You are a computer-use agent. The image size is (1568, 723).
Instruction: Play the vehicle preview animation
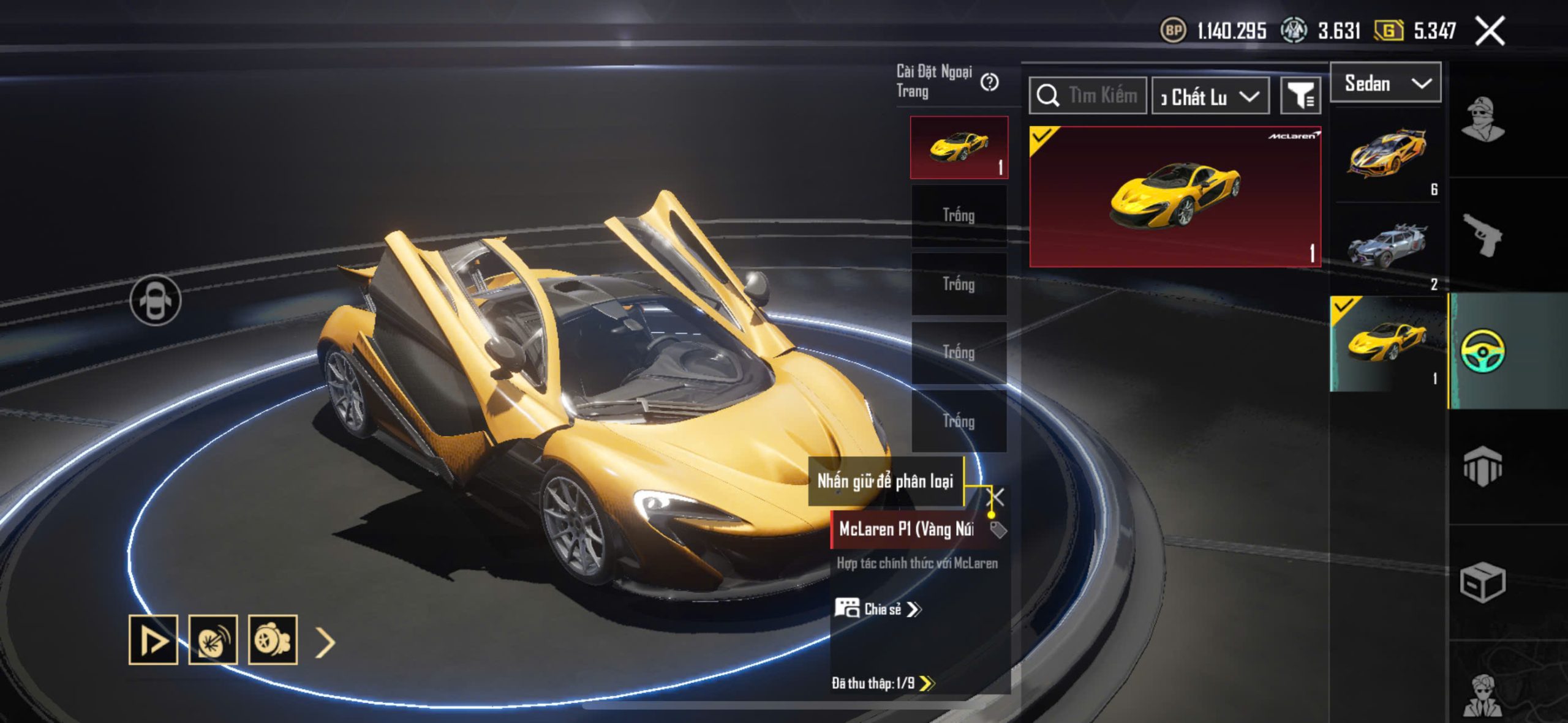pos(153,640)
